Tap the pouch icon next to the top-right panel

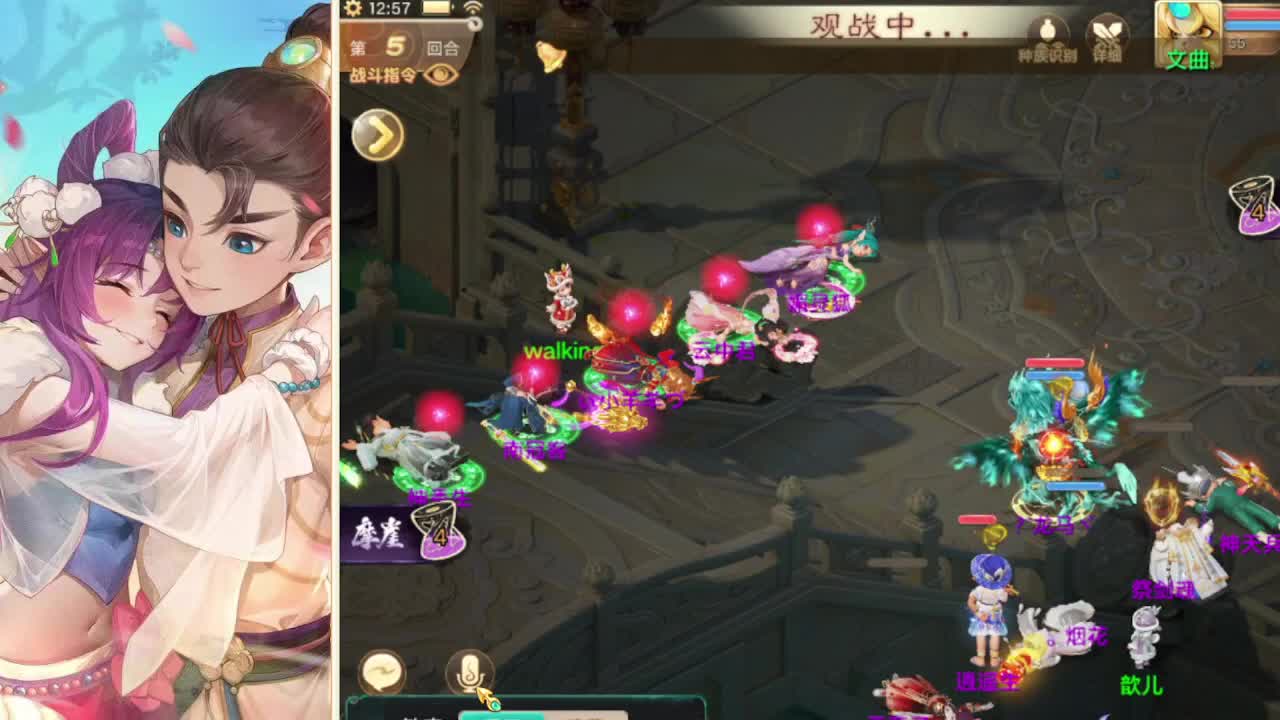point(1047,30)
